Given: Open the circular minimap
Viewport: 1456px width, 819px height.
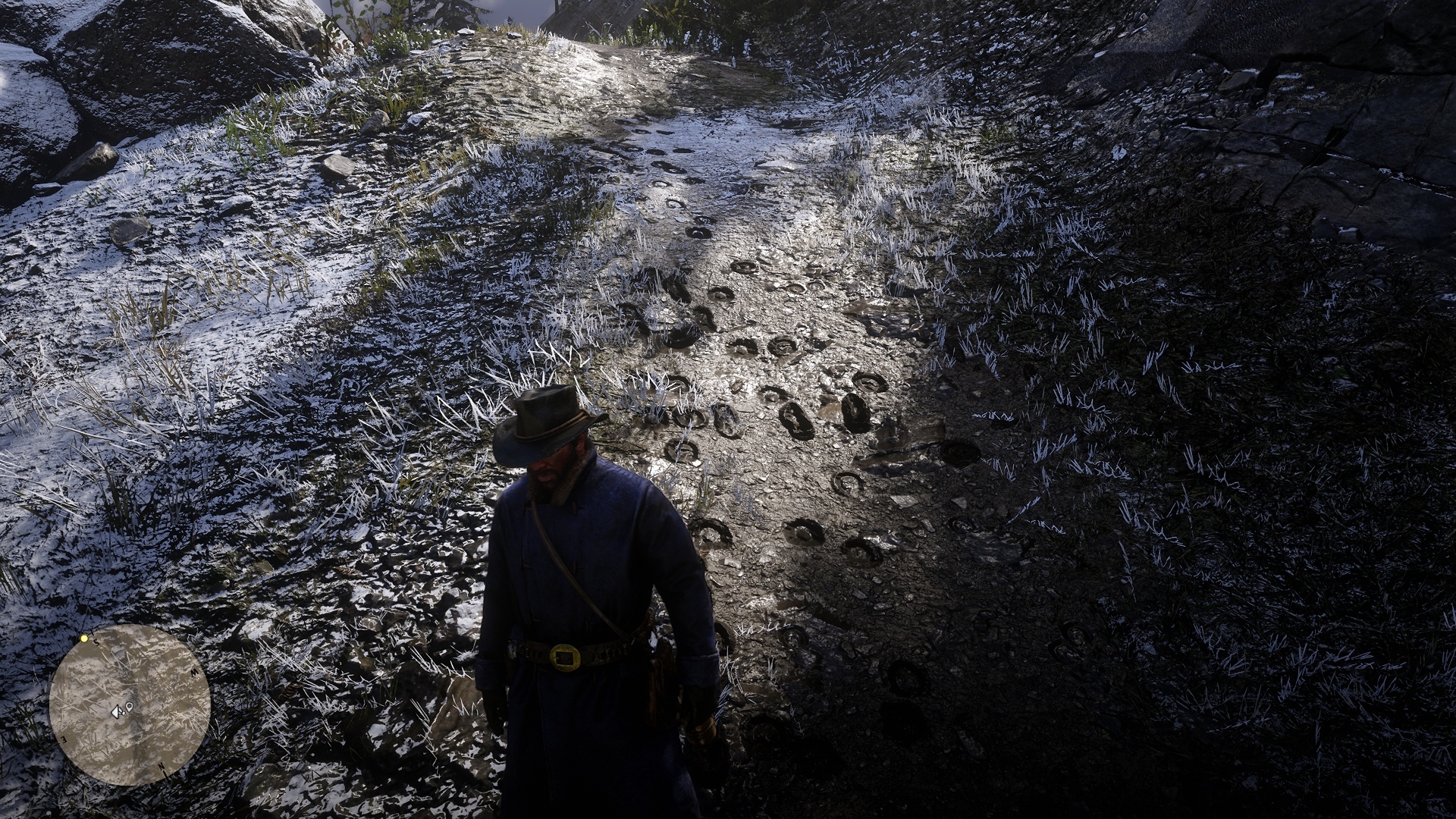Looking at the screenshot, I should [130, 704].
